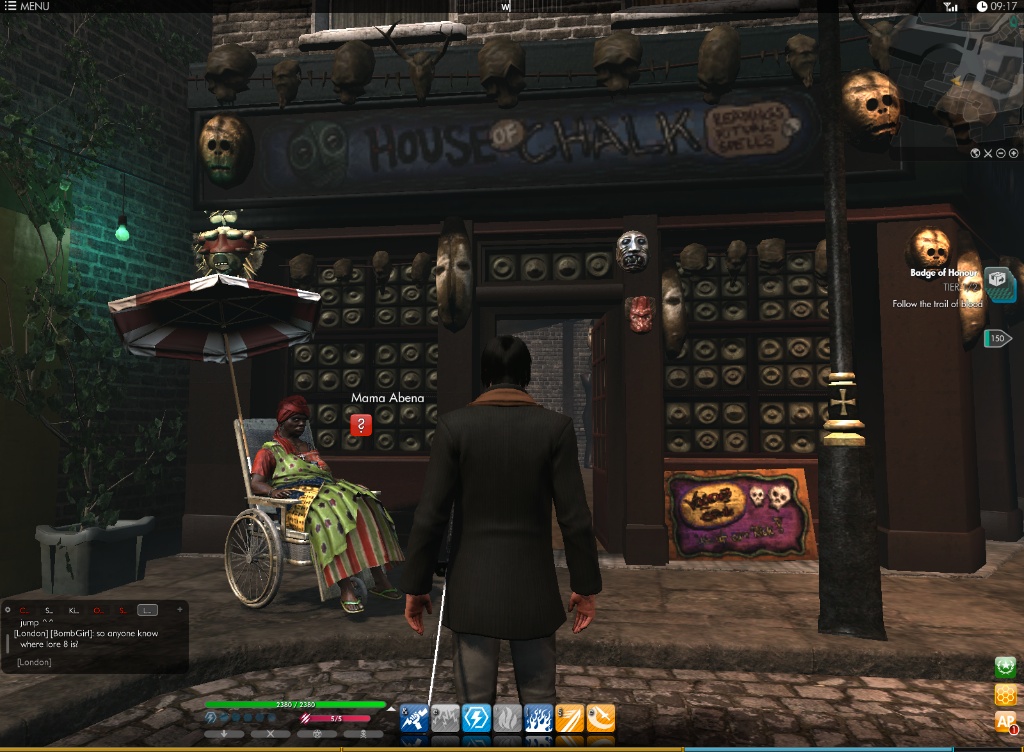Trigger the orange blade slash ability
Screen dimensions: 1024x752
pos(569,718)
